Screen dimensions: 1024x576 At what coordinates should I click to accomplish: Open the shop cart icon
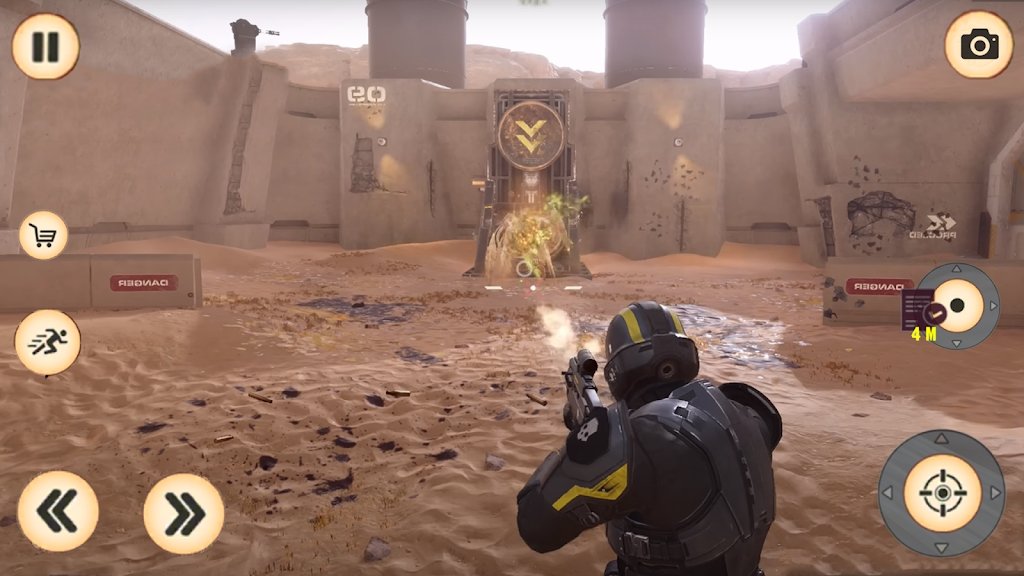pyautogui.click(x=43, y=236)
